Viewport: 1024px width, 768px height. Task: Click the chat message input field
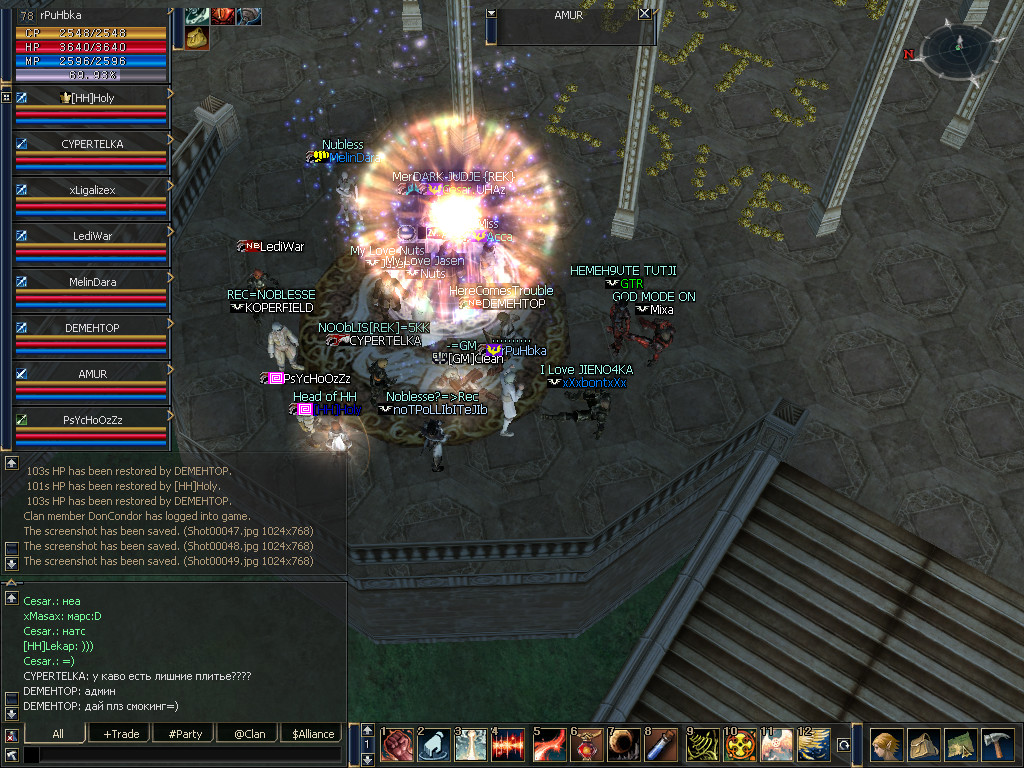[180, 754]
